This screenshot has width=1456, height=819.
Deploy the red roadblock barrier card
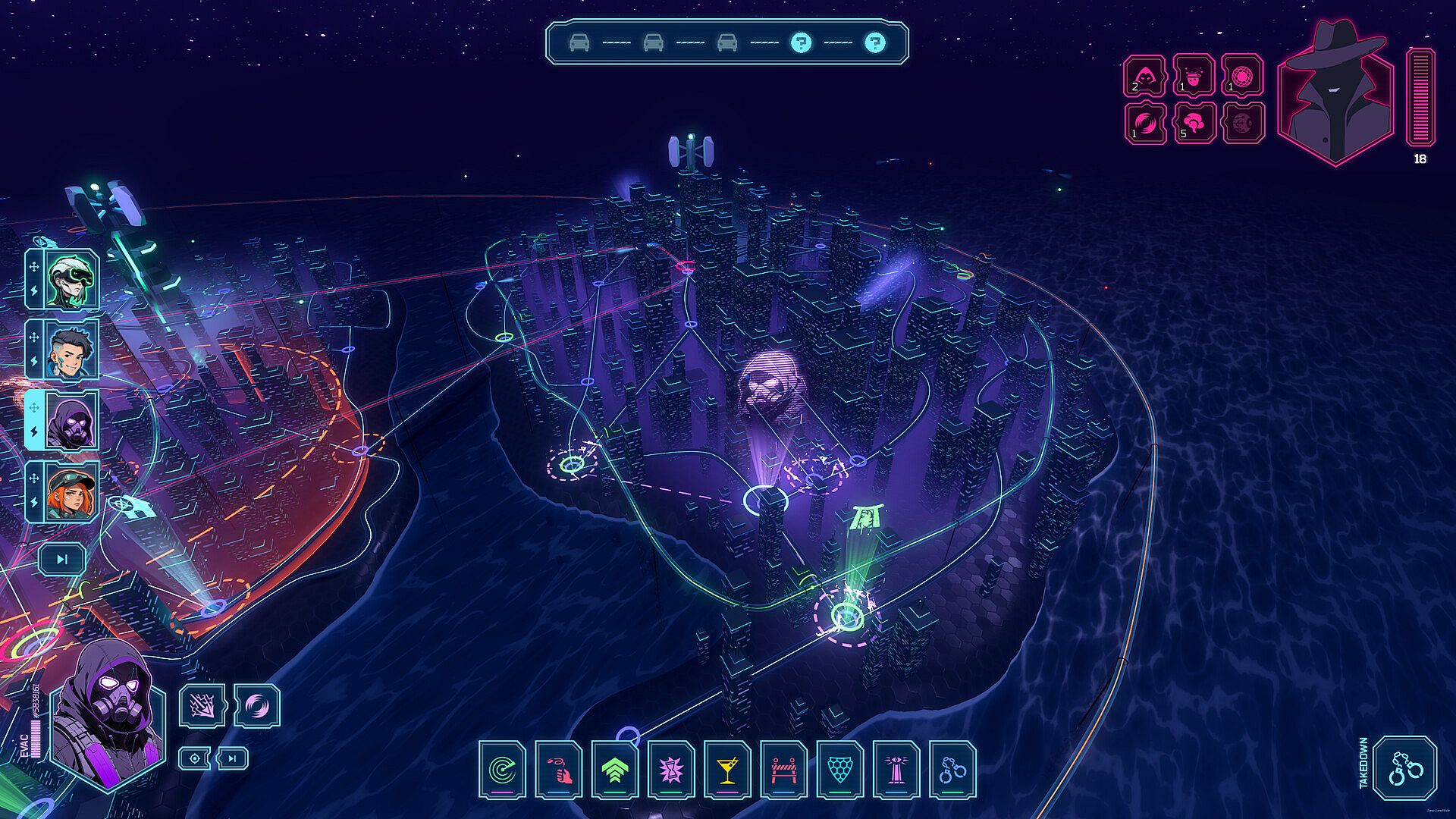783,770
